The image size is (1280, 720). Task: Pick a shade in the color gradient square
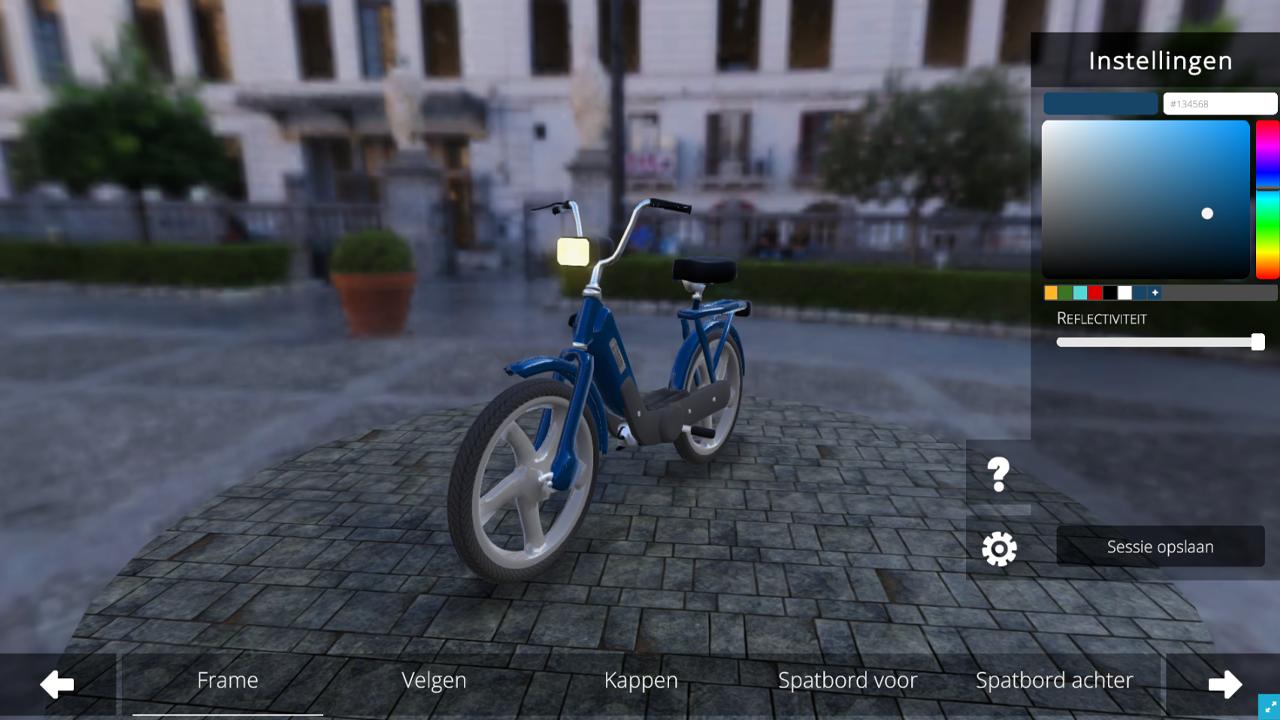click(1145, 199)
